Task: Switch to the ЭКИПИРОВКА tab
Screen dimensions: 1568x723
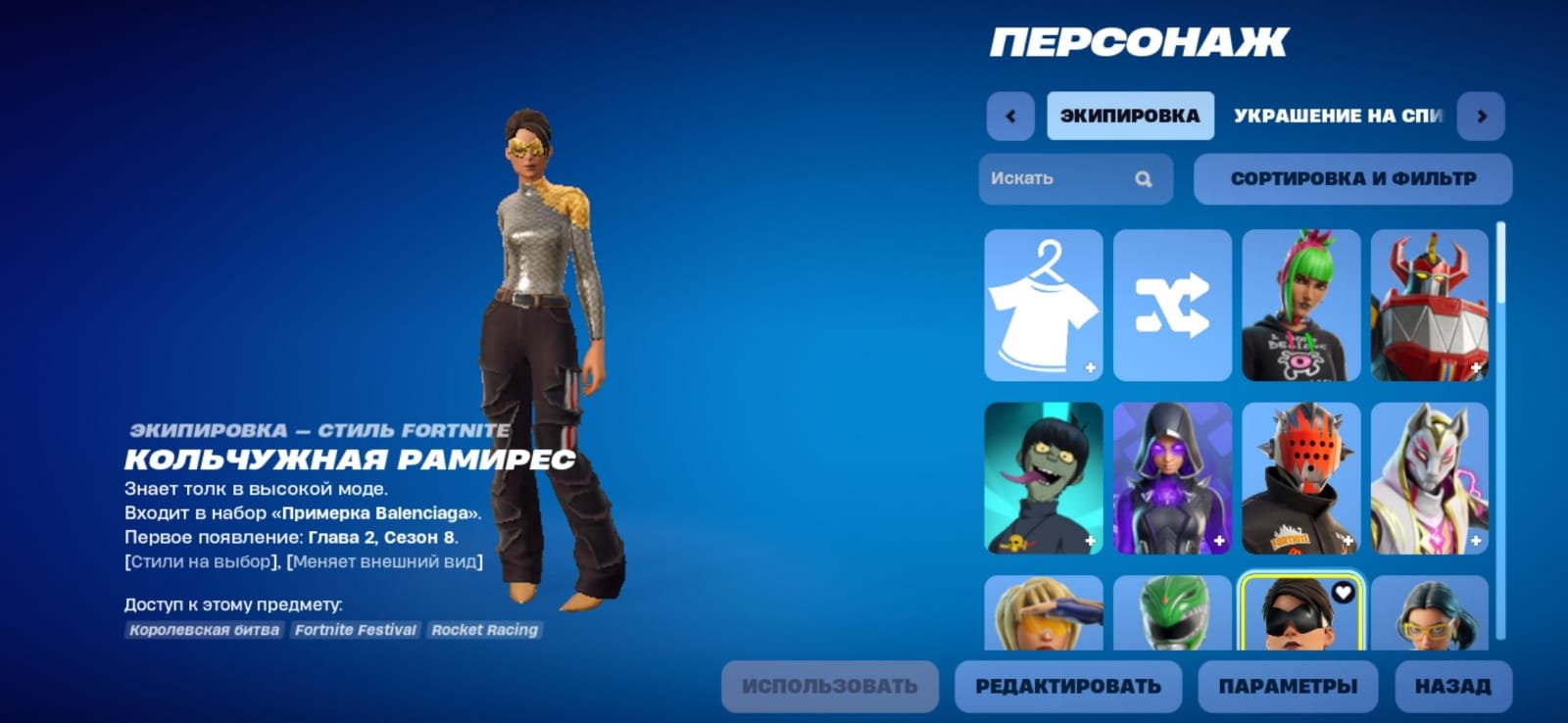Action: (x=1130, y=115)
